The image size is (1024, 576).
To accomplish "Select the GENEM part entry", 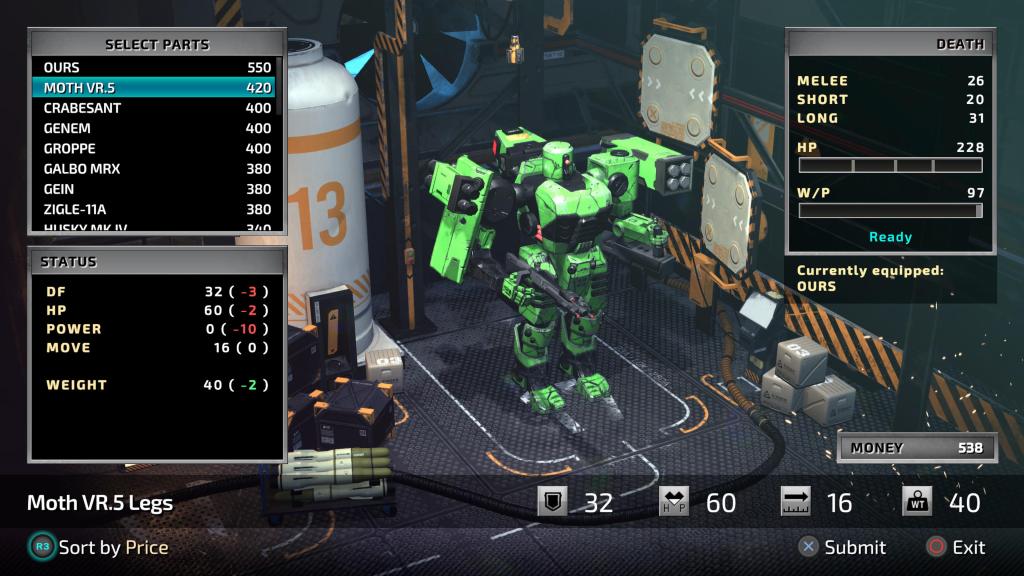I will pyautogui.click(x=157, y=128).
